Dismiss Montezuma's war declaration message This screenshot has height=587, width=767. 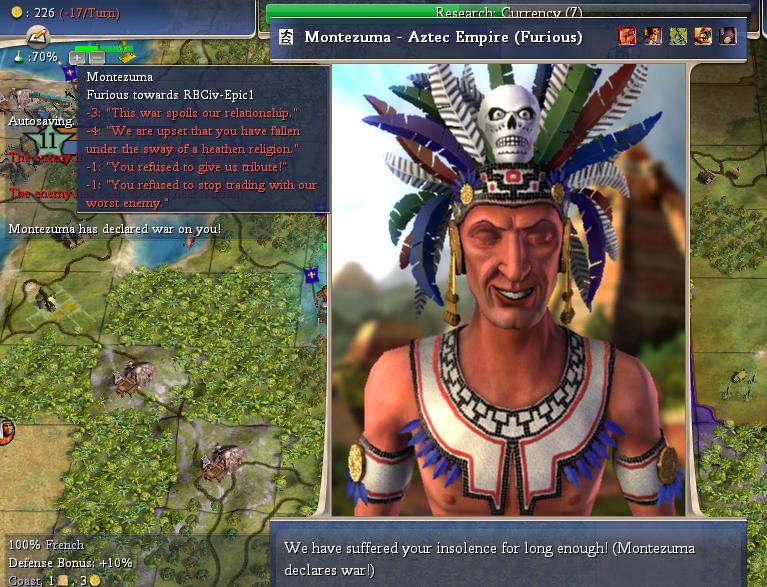[508, 559]
